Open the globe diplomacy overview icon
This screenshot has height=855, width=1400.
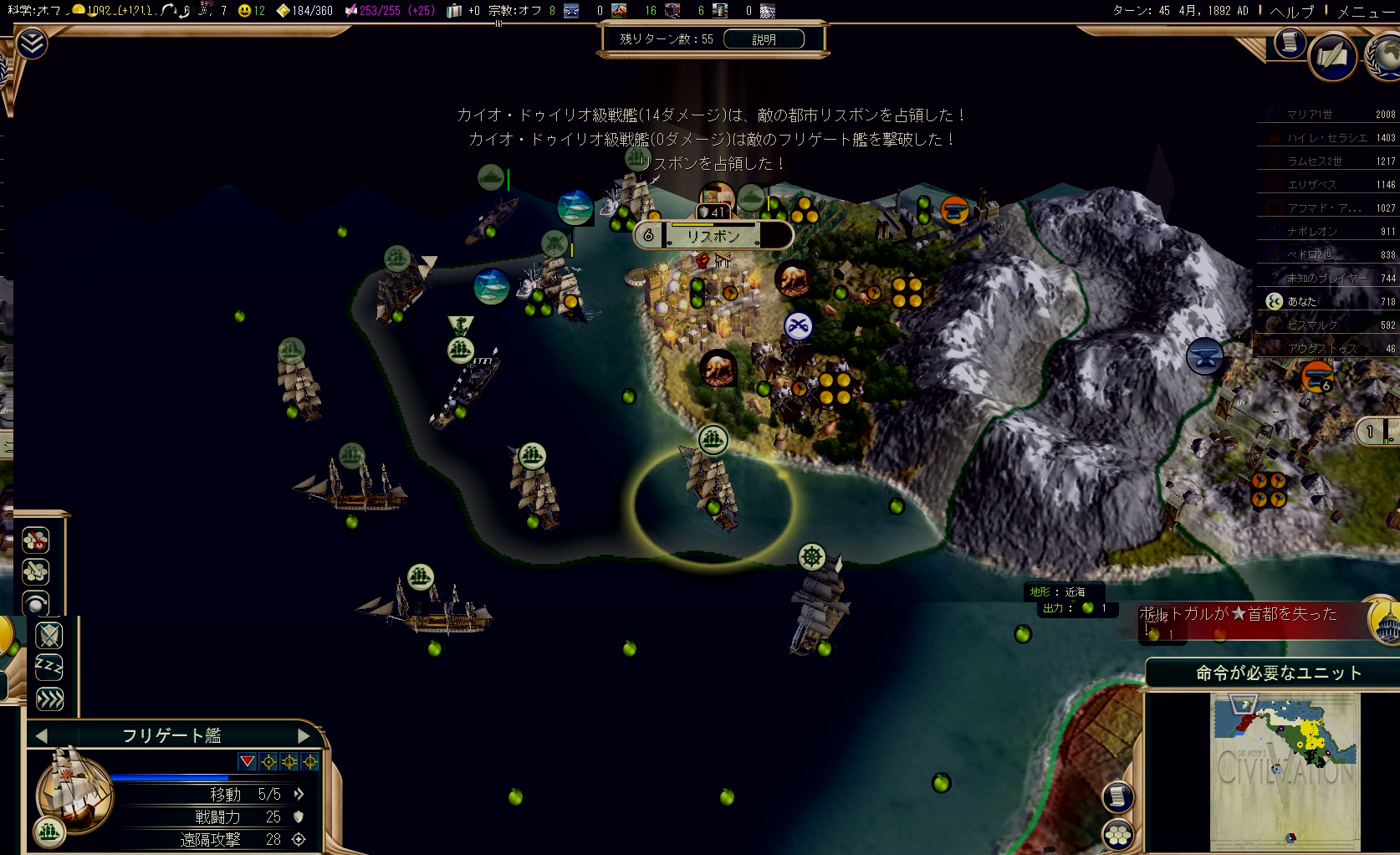1385,57
